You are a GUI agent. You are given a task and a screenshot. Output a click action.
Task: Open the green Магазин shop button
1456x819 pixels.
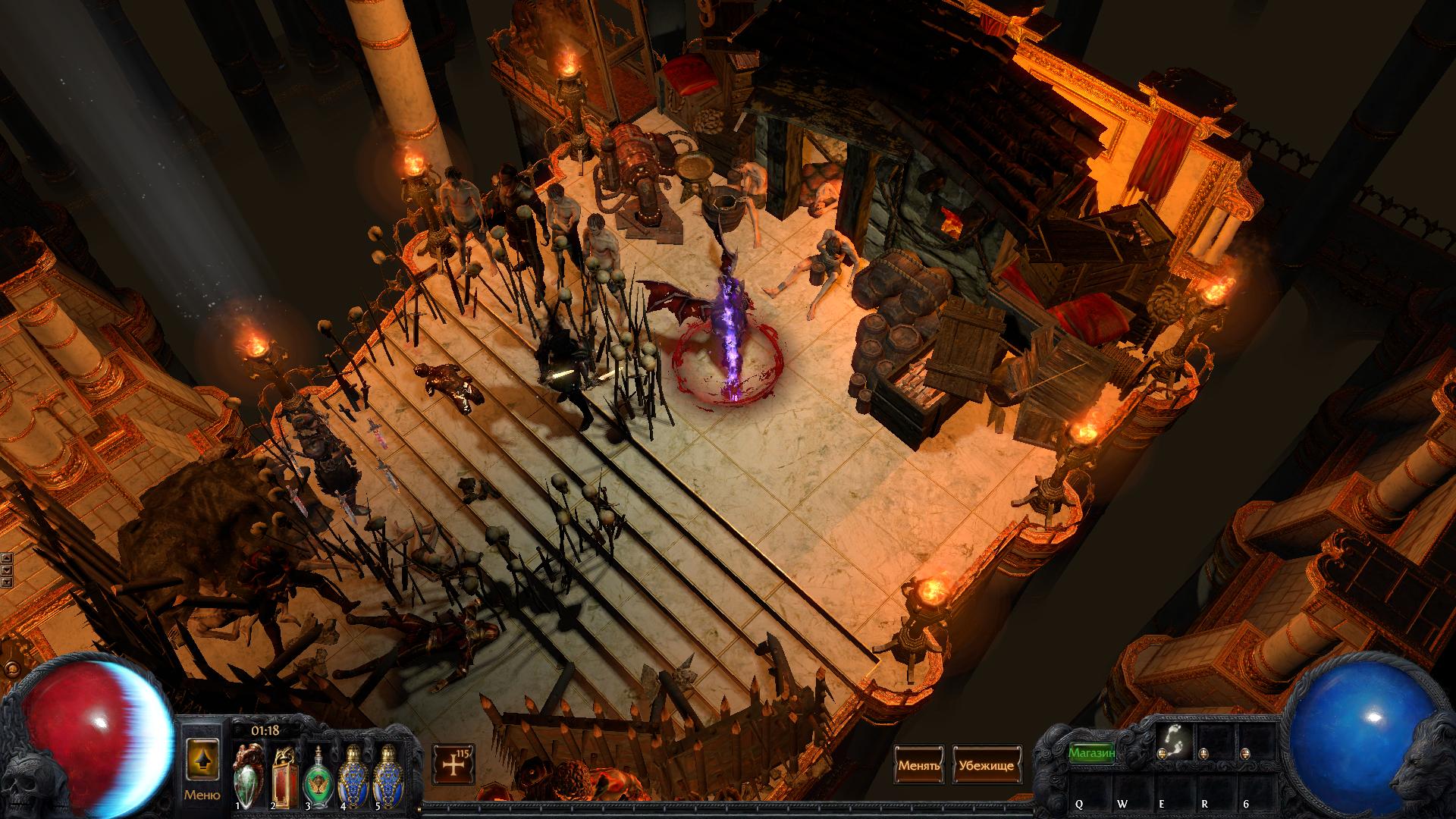[1092, 753]
